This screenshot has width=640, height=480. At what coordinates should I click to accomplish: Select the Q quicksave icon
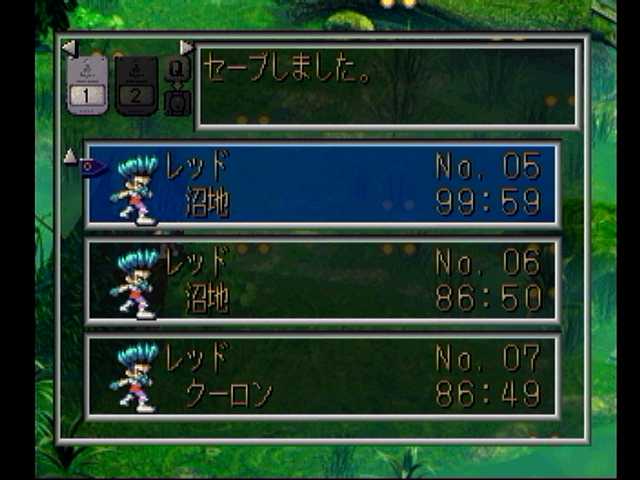[177, 69]
